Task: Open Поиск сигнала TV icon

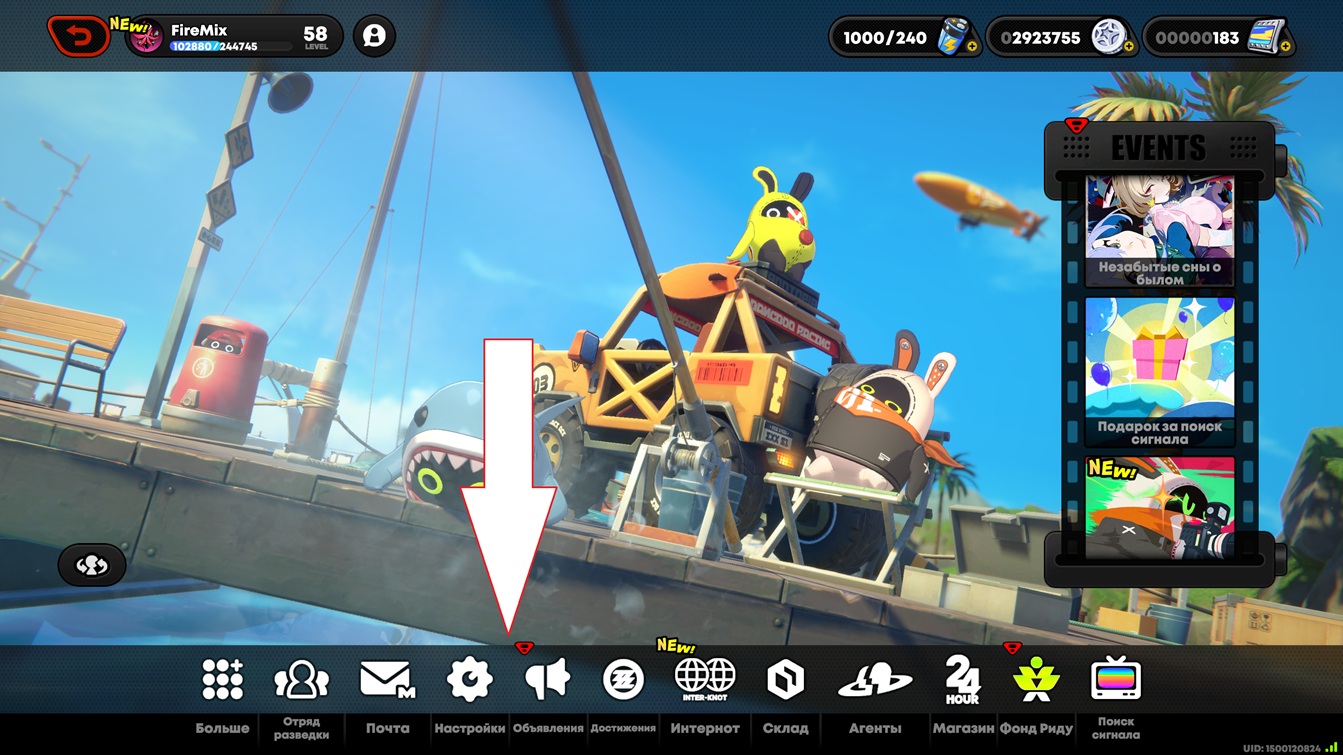Action: (1115, 680)
